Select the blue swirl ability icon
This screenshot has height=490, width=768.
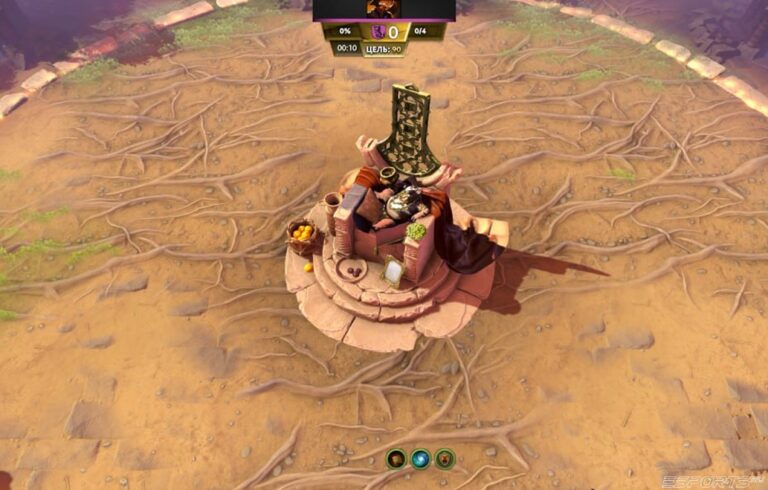click(x=420, y=459)
